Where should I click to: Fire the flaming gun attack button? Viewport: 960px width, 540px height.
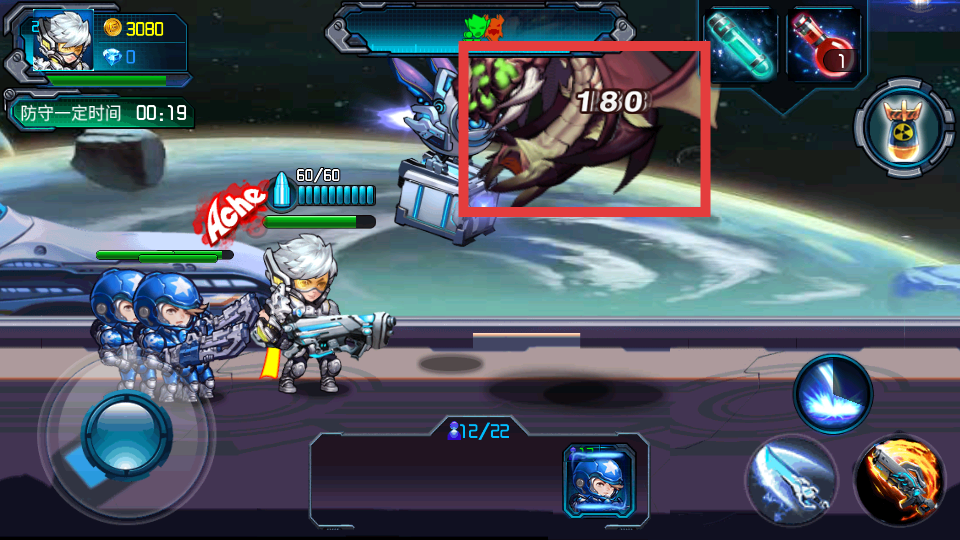click(x=899, y=480)
